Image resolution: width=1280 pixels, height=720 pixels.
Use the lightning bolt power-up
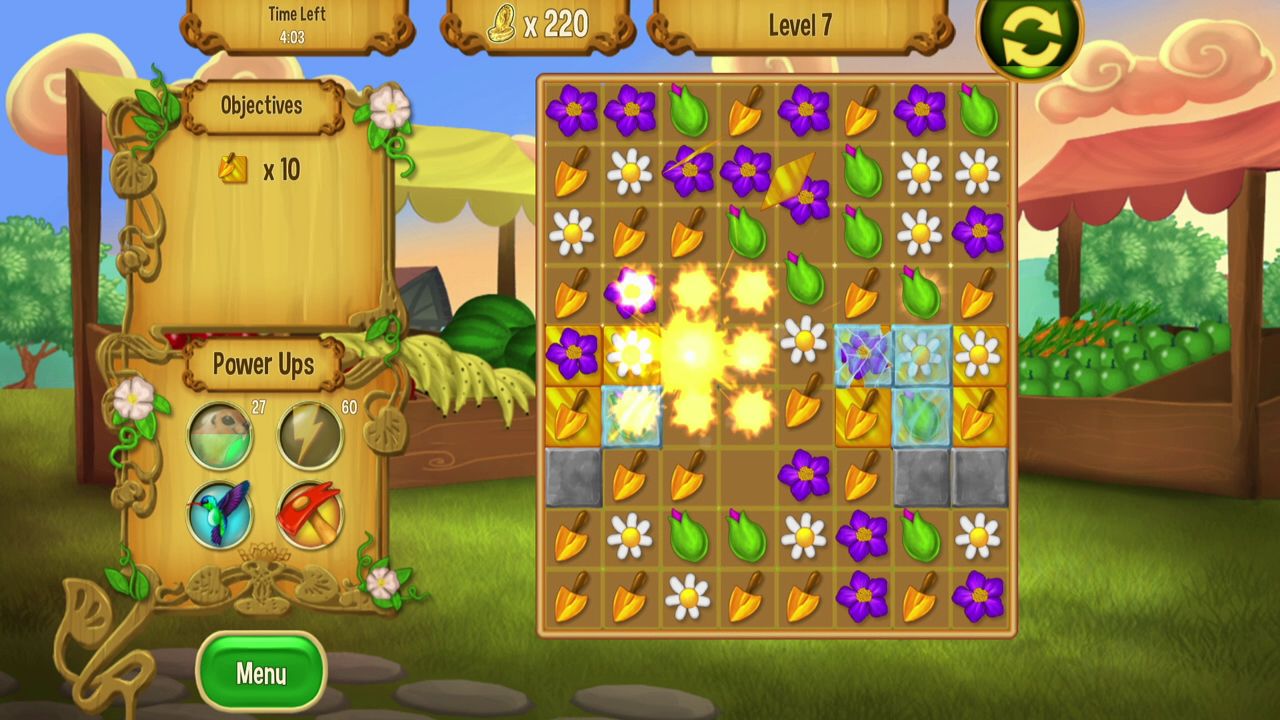pos(309,436)
